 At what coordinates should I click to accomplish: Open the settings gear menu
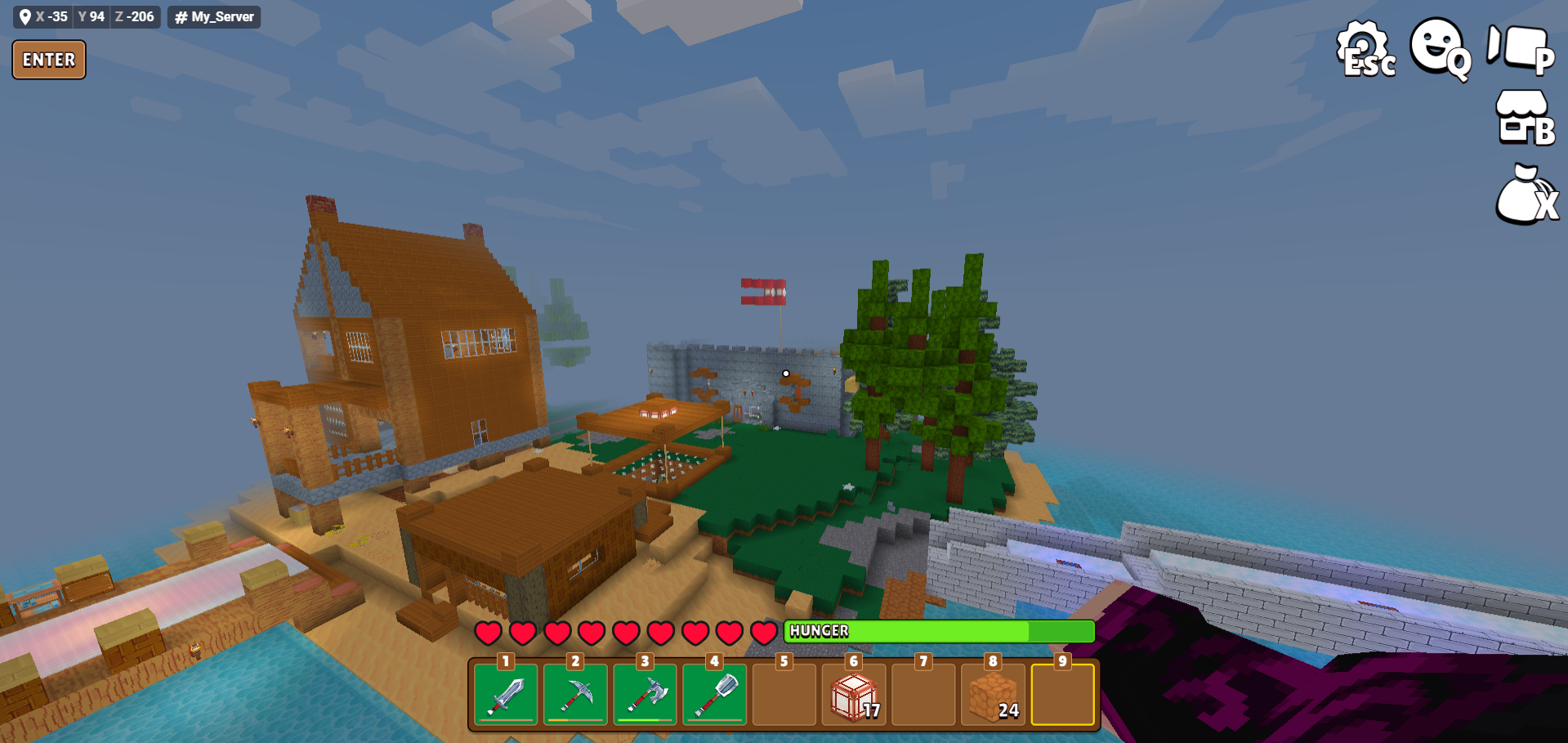[1365, 49]
